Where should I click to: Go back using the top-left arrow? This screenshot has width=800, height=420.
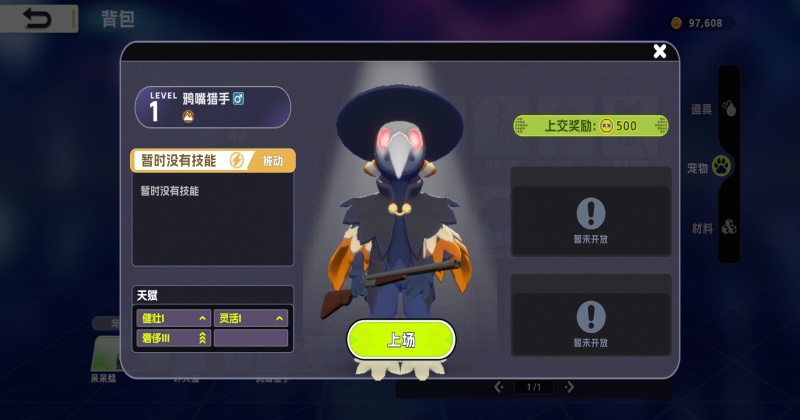coord(39,18)
